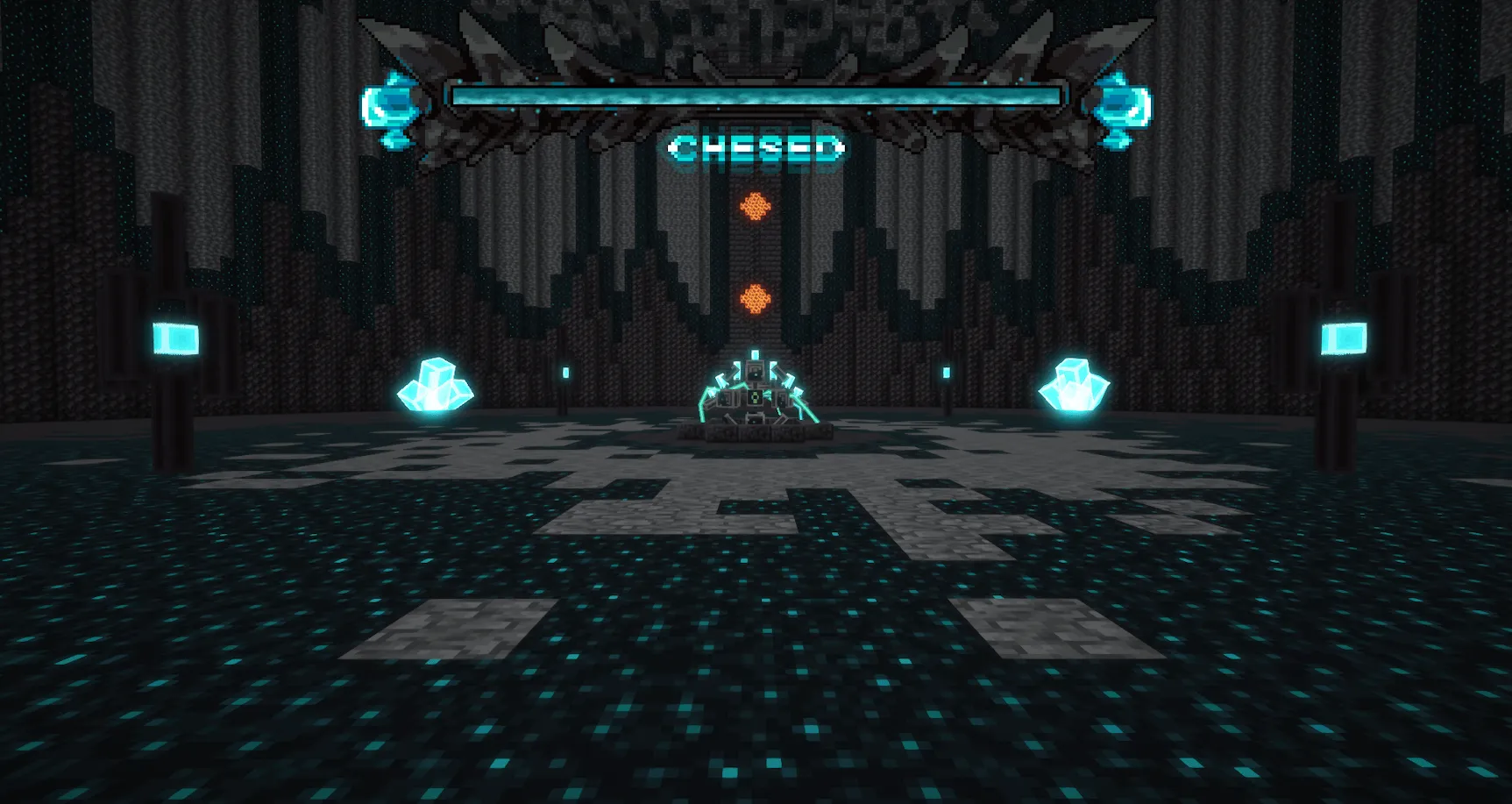Viewport: 1512px width, 804px height.
Task: Select the glowing eye on the boss core
Action: (754, 399)
